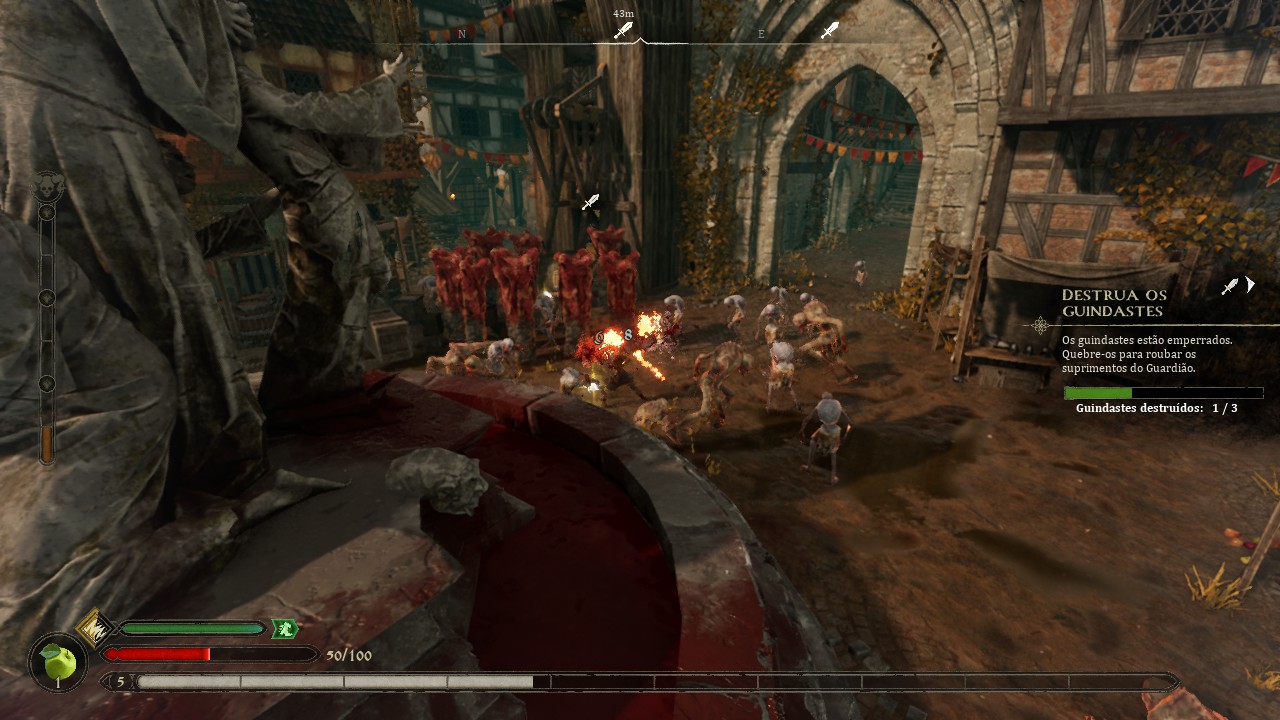Activate the green sprint icon
The height and width of the screenshot is (720, 1280).
pos(285,629)
